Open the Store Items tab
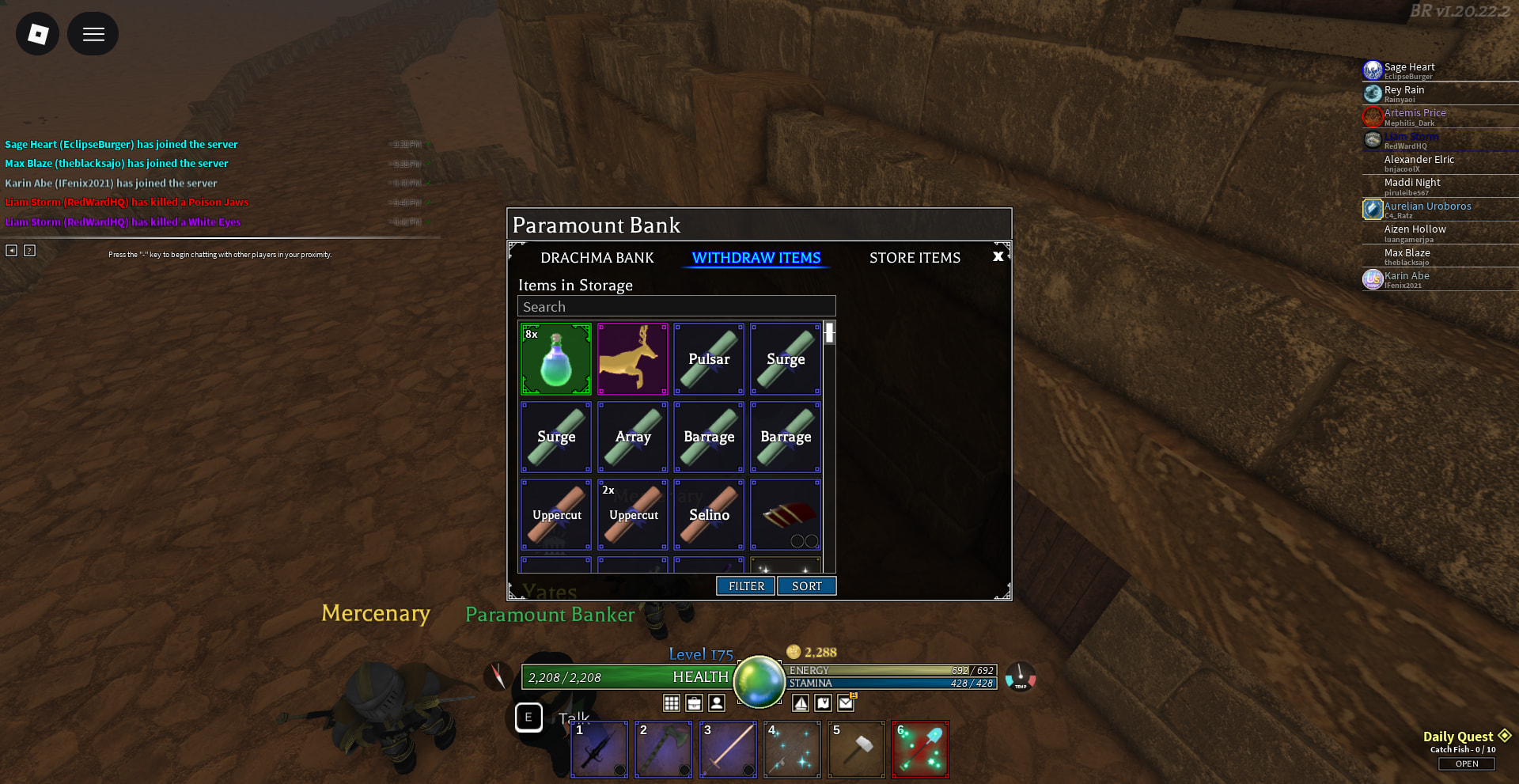 click(x=915, y=258)
